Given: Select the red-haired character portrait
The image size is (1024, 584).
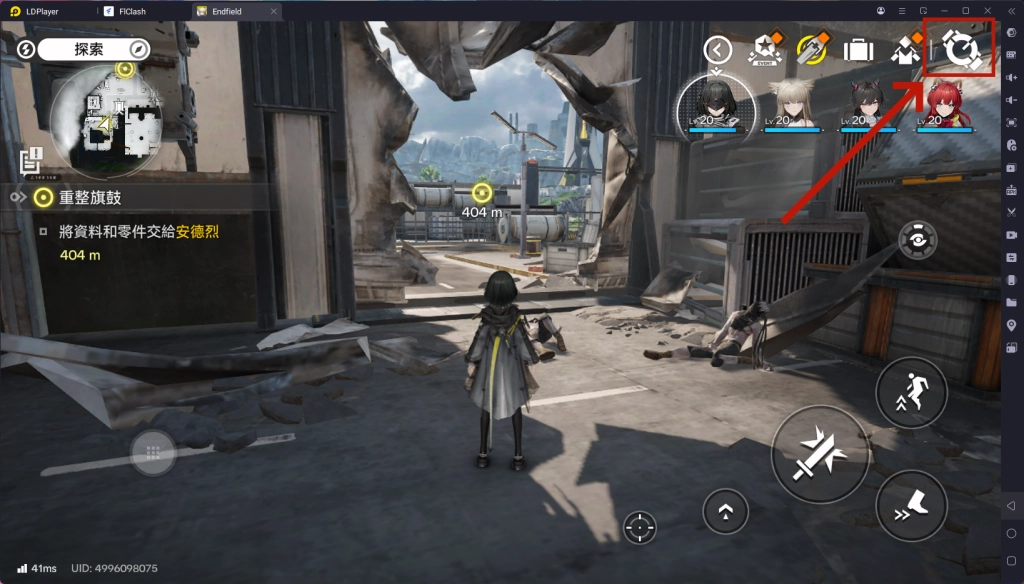Looking at the screenshot, I should pyautogui.click(x=943, y=104).
